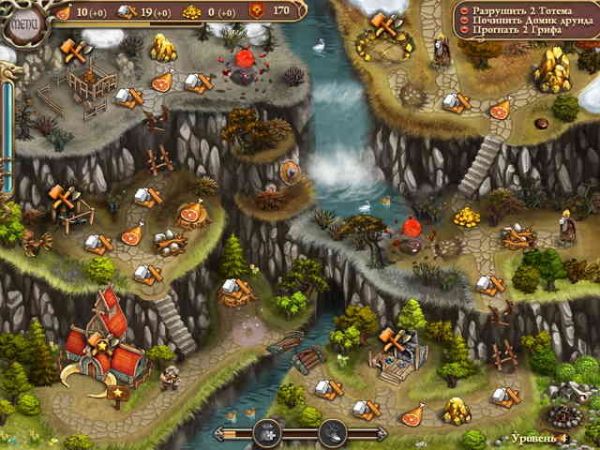Activate the winged boot bonus skill icon
600x450 pixels.
tap(332, 433)
